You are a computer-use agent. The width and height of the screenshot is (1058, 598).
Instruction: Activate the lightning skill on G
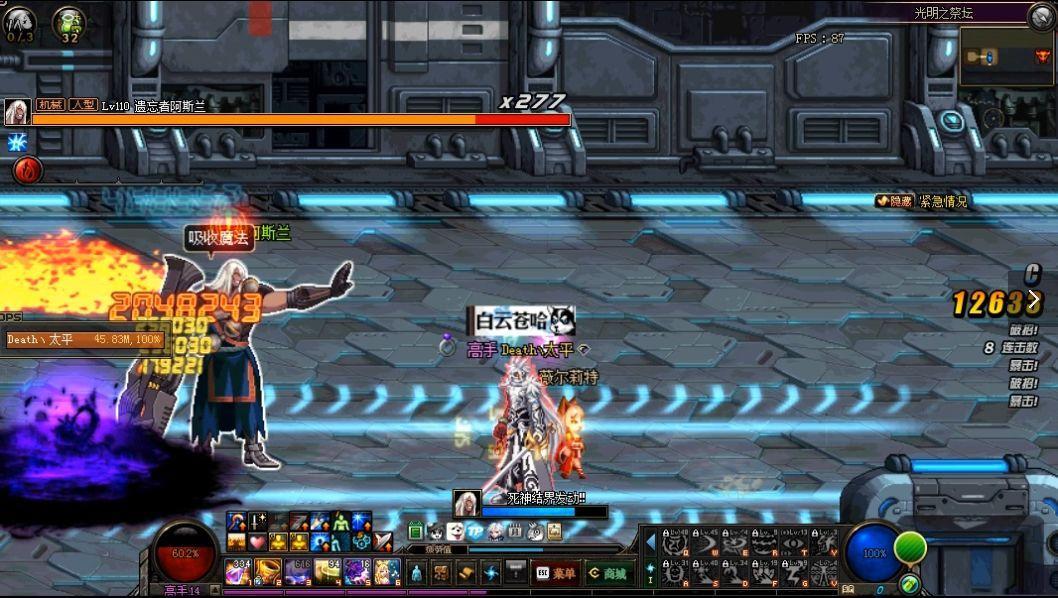pos(794,574)
